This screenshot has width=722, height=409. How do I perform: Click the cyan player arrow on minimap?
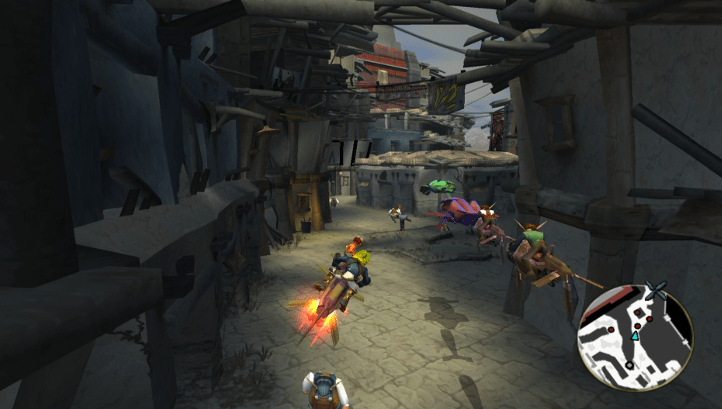pos(635,336)
